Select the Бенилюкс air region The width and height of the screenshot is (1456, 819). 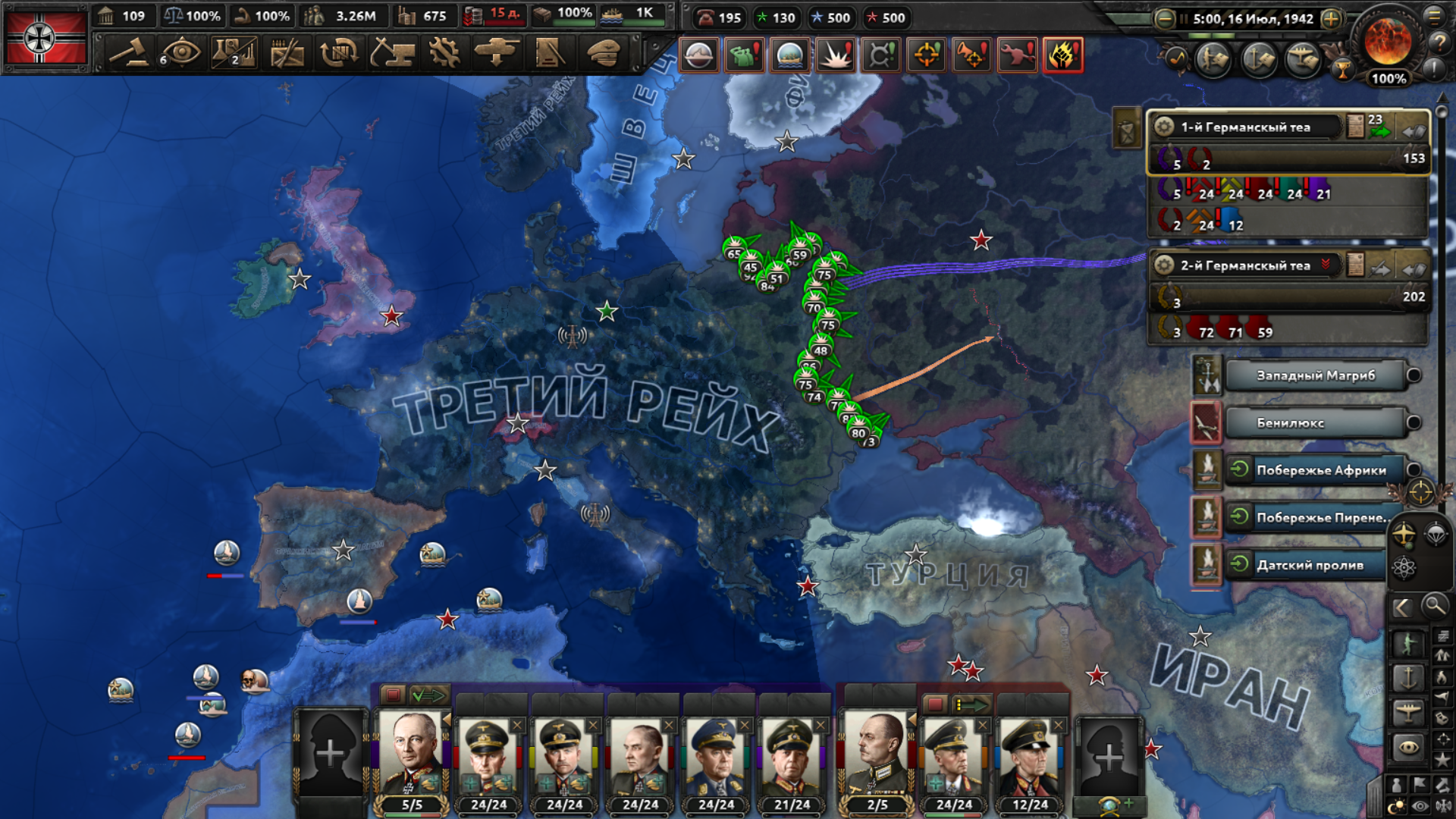(1316, 423)
